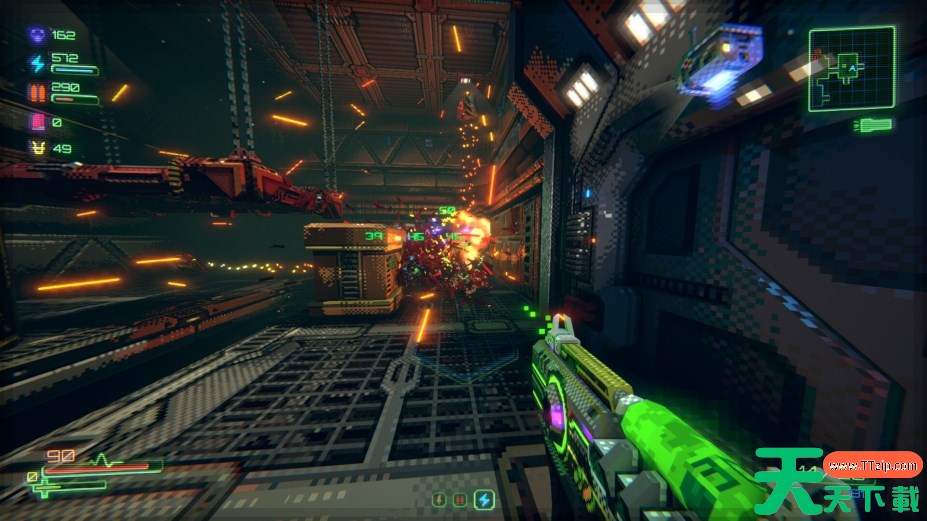This screenshot has width=927, height=521.
Task: Select the red bullets ammo slot
Action: 461,498
